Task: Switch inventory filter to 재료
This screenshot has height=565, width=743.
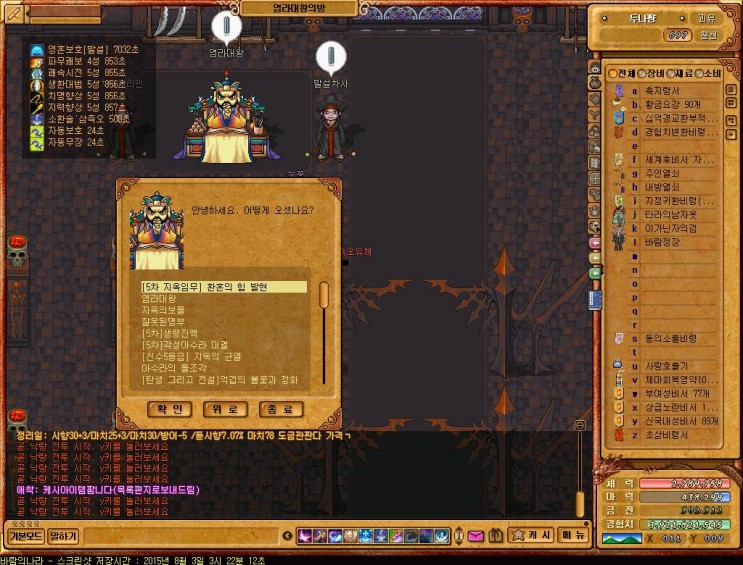Action: point(682,73)
